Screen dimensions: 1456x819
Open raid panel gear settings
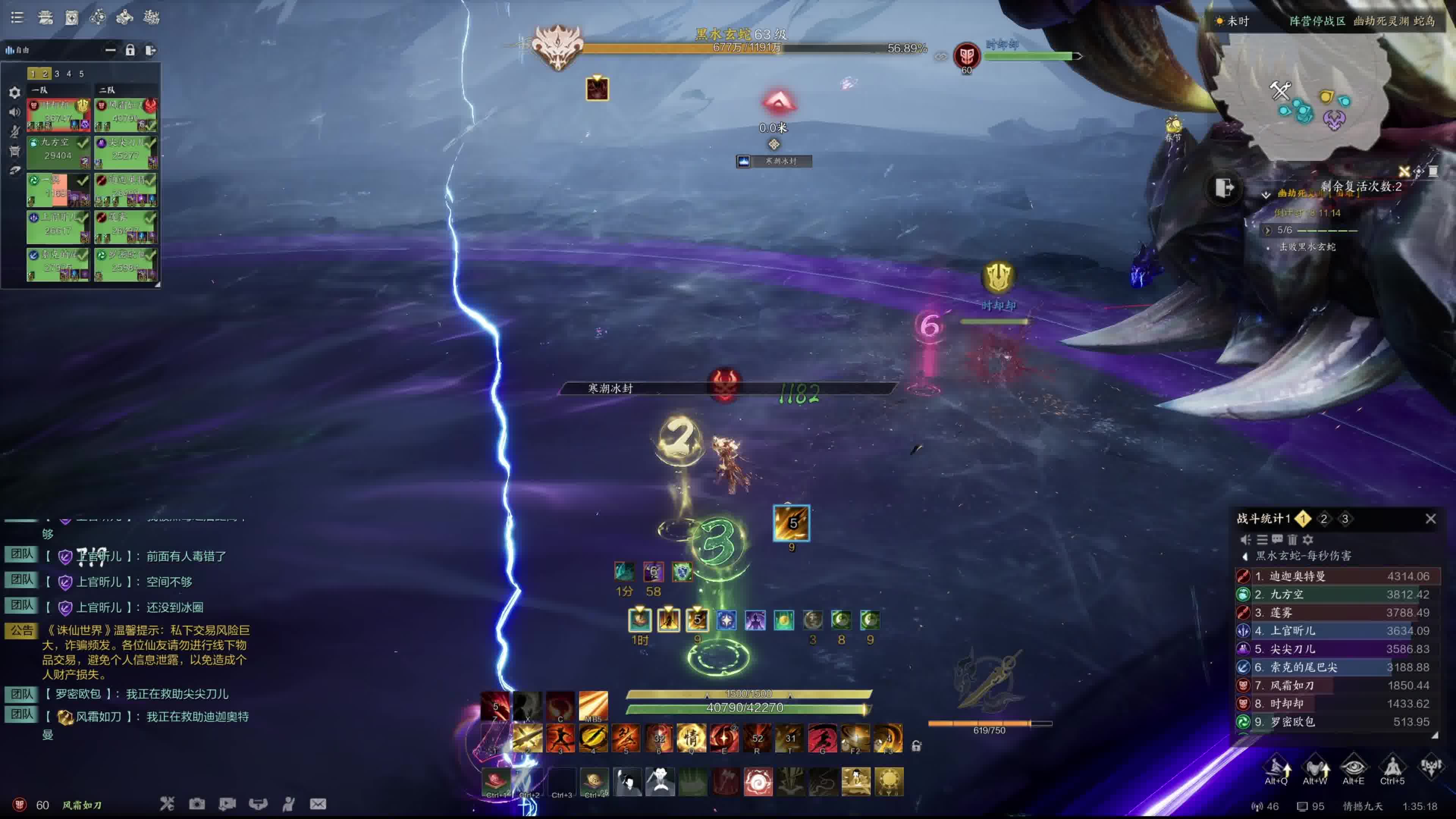coord(15,92)
